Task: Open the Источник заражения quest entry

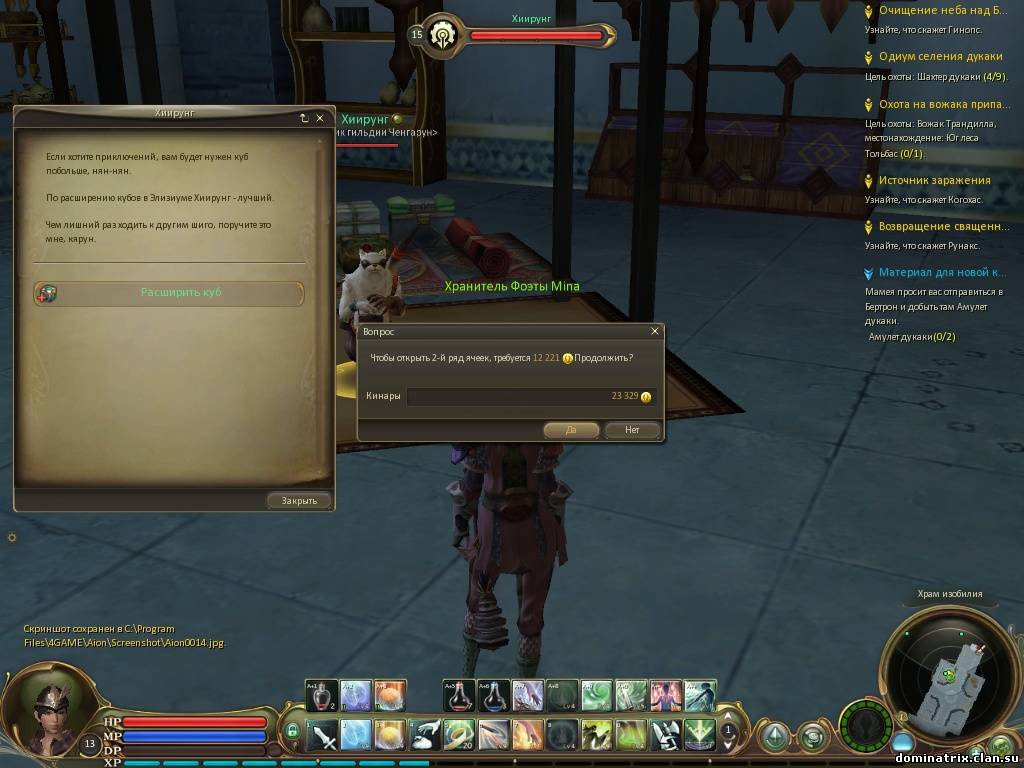Action: [934, 180]
